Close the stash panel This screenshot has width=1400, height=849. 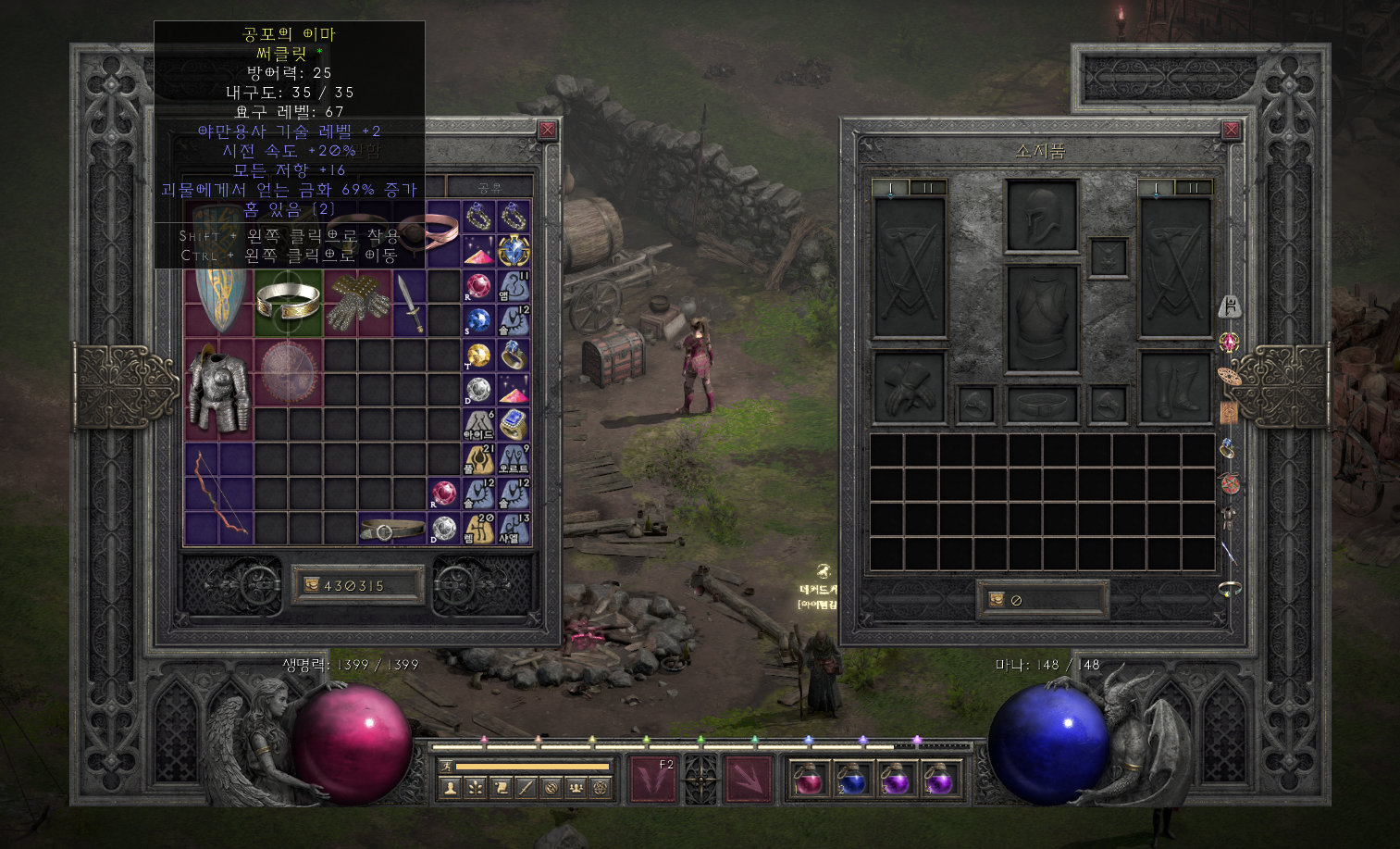pyautogui.click(x=547, y=131)
